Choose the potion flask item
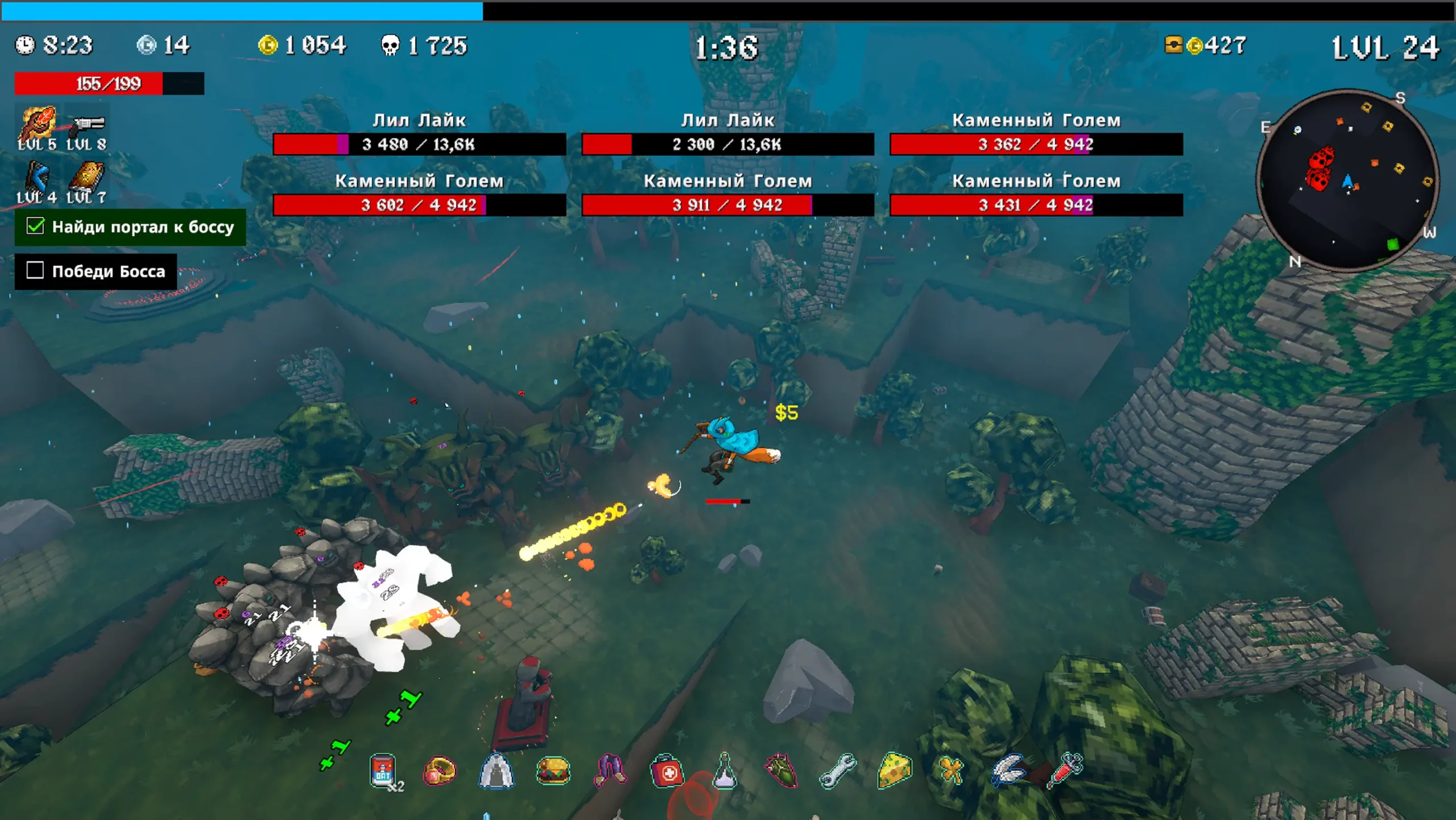The image size is (1456, 820). 724,772
